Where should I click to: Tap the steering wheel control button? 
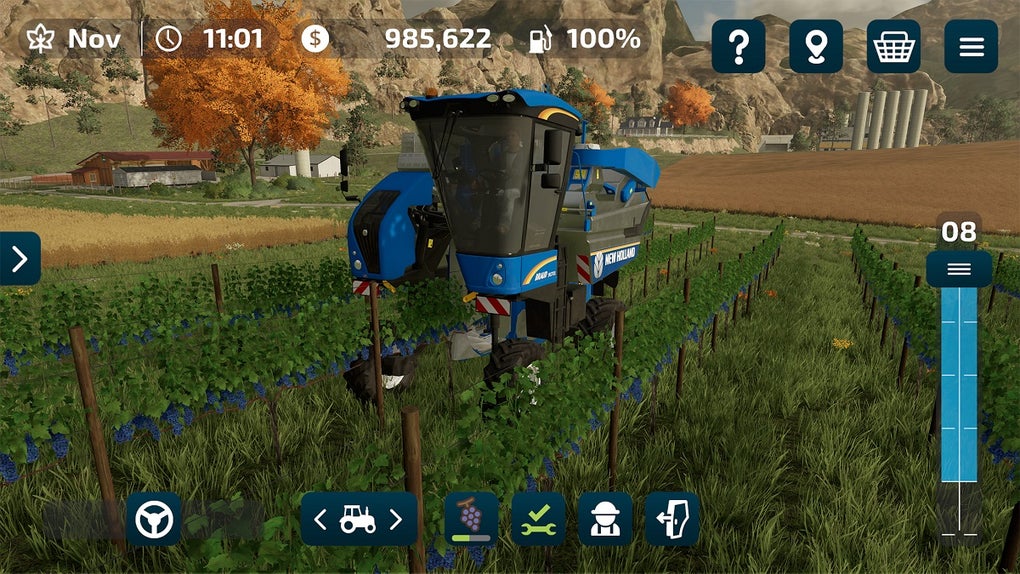click(154, 519)
